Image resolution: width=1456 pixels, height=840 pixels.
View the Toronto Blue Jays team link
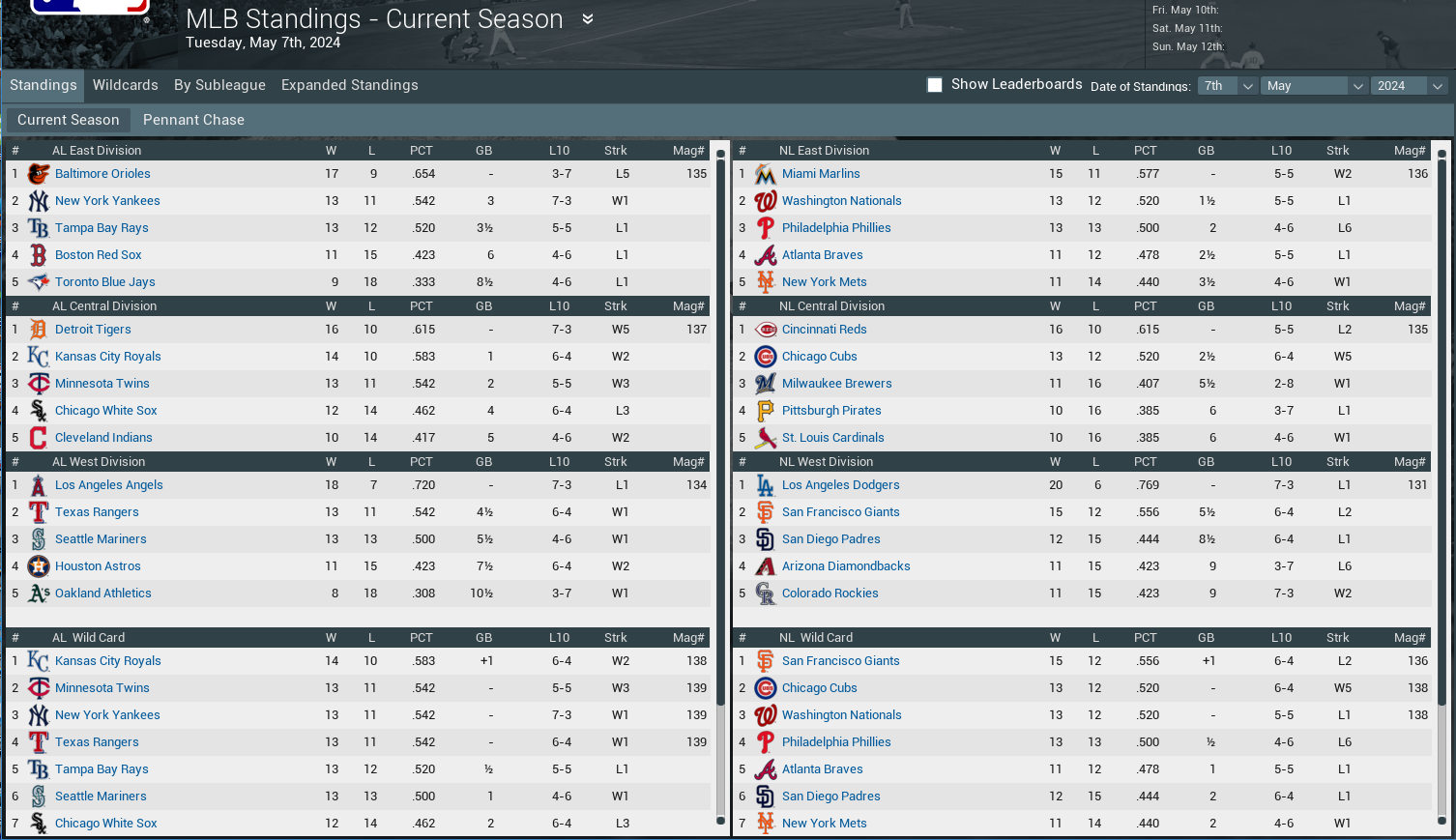[104, 282]
